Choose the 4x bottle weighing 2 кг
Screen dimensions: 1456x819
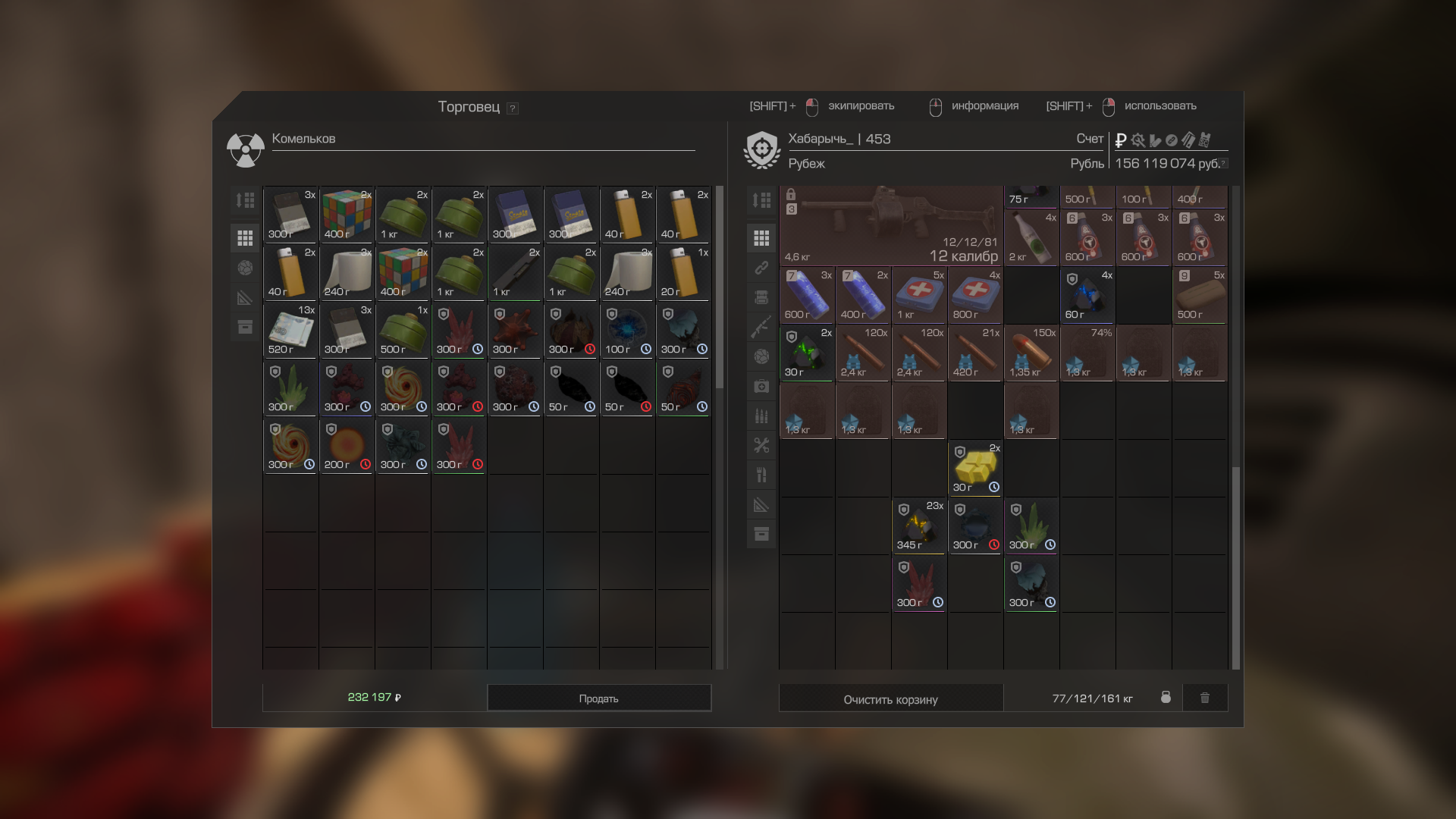click(x=1031, y=238)
